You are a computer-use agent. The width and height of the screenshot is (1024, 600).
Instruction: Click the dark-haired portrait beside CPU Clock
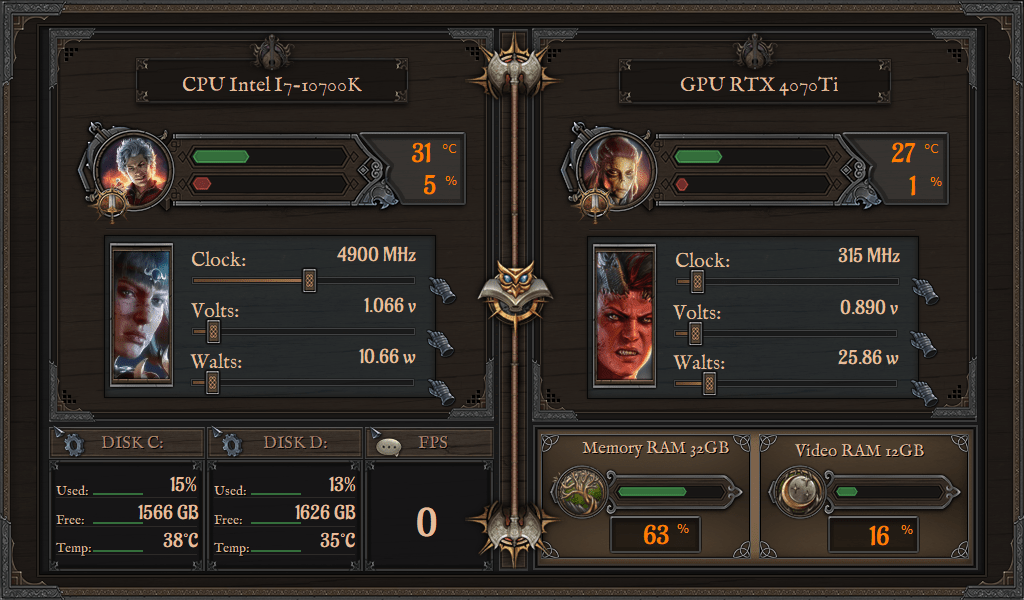click(141, 314)
